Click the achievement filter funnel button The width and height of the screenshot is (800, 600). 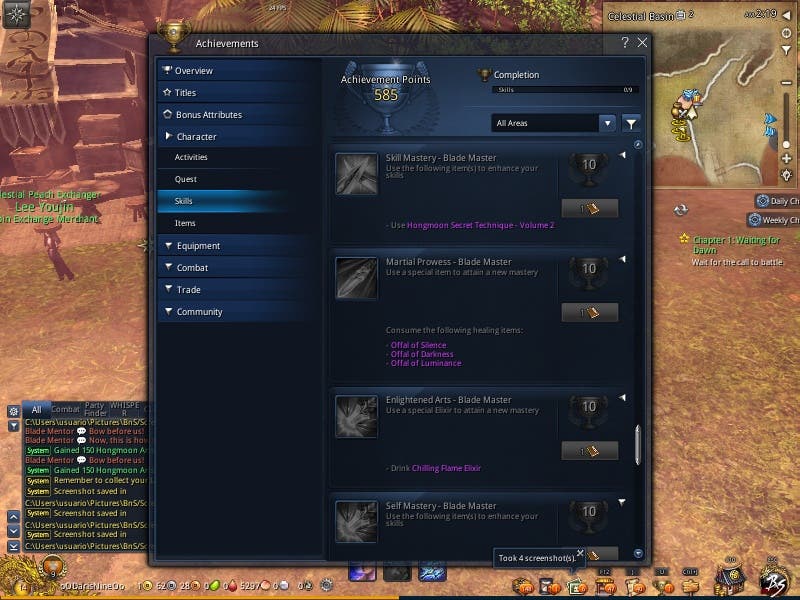pos(631,123)
